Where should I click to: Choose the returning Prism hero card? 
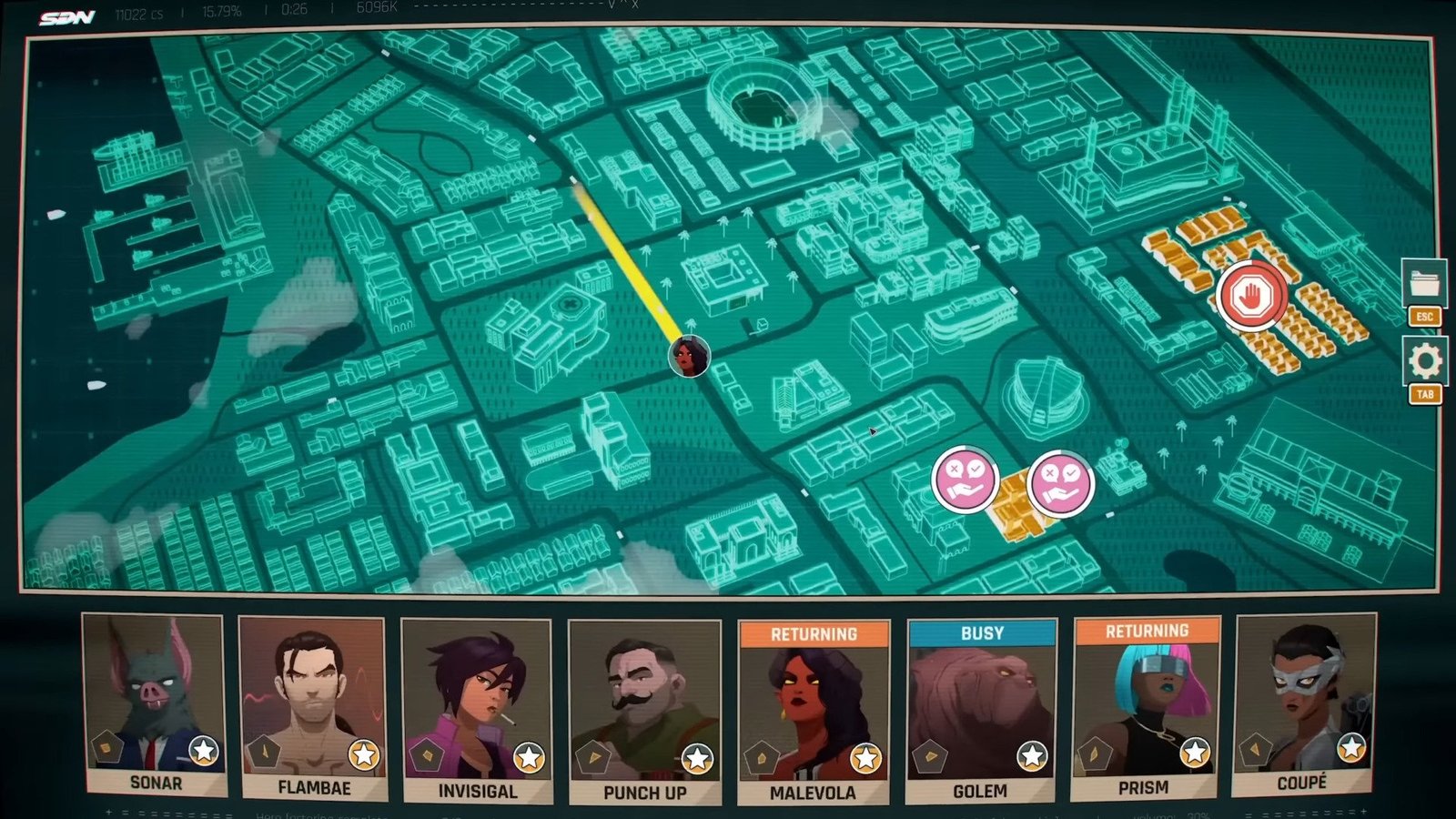pos(1146,707)
